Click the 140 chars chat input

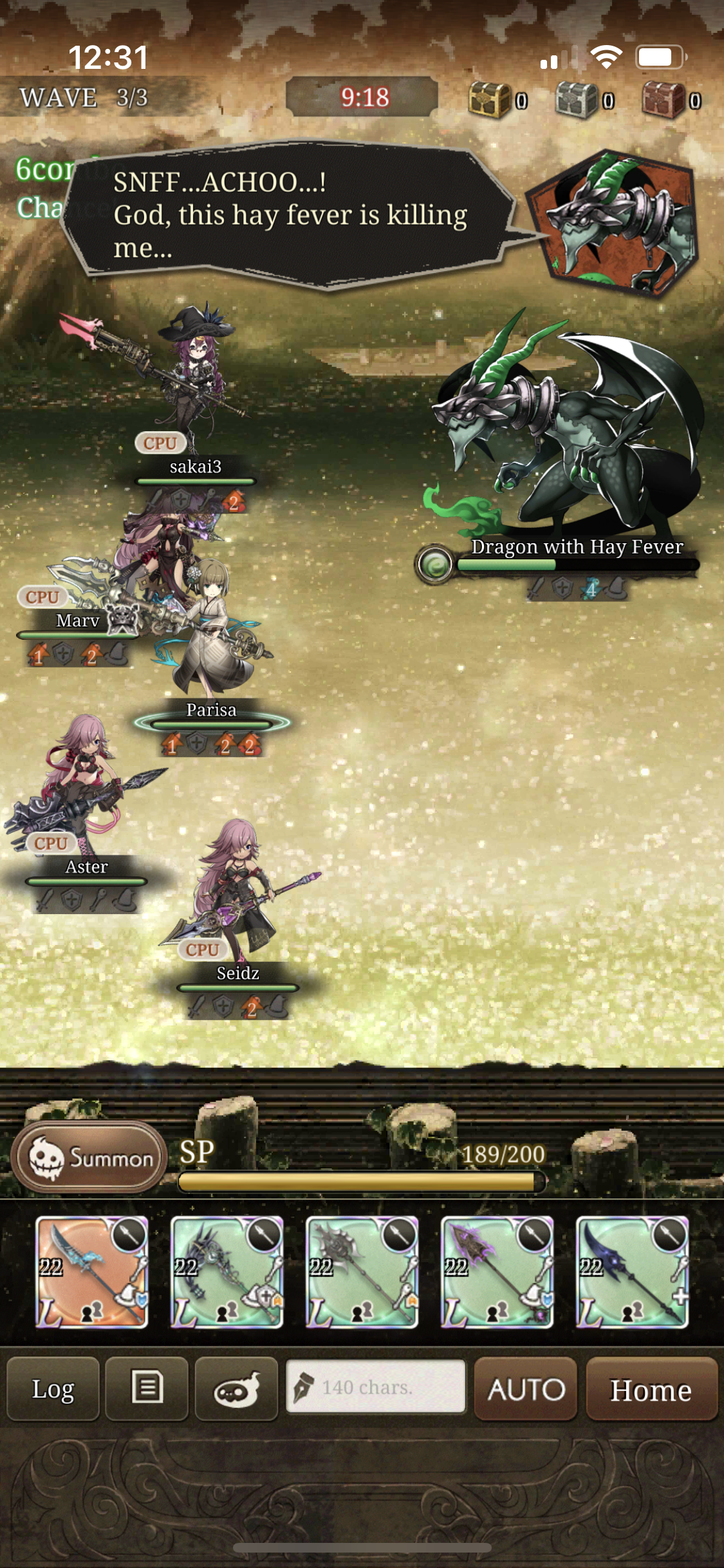click(375, 1387)
